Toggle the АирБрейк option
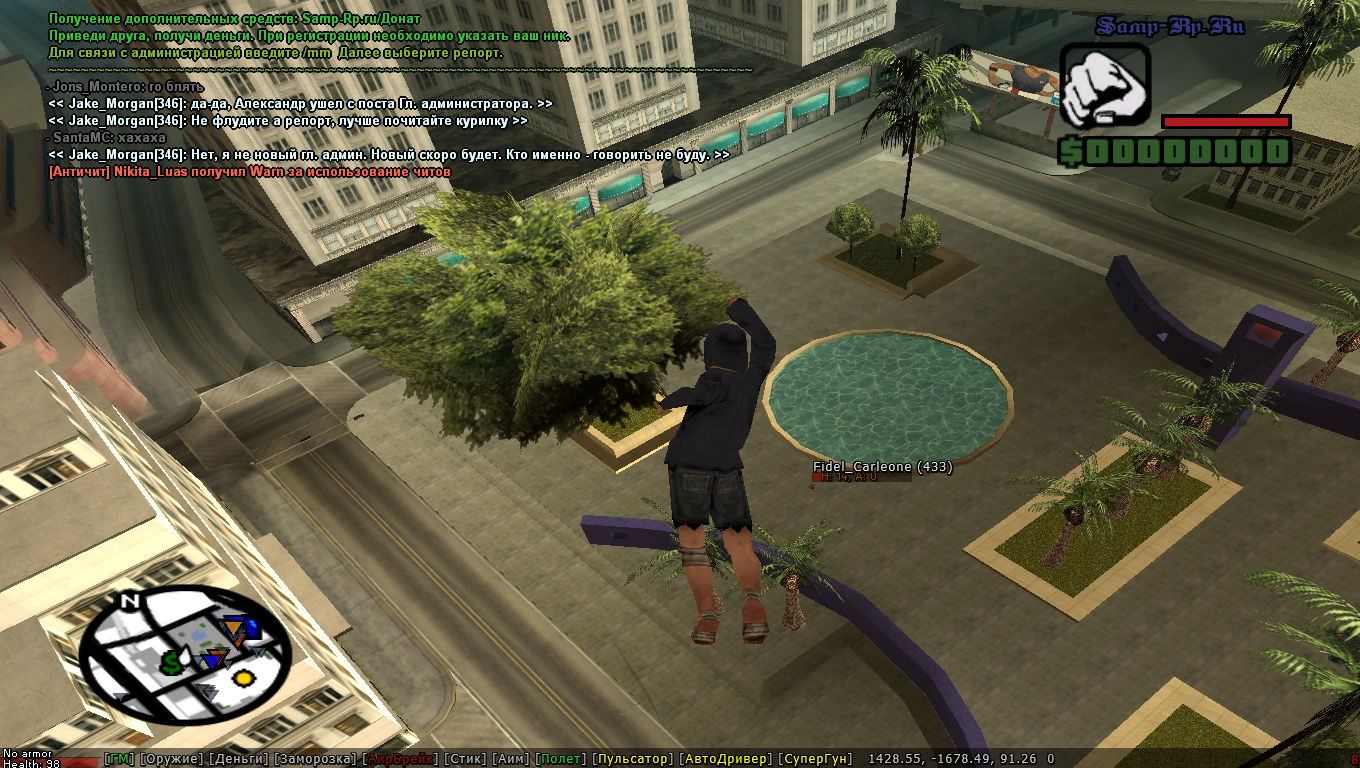This screenshot has width=1360, height=768. [400, 759]
